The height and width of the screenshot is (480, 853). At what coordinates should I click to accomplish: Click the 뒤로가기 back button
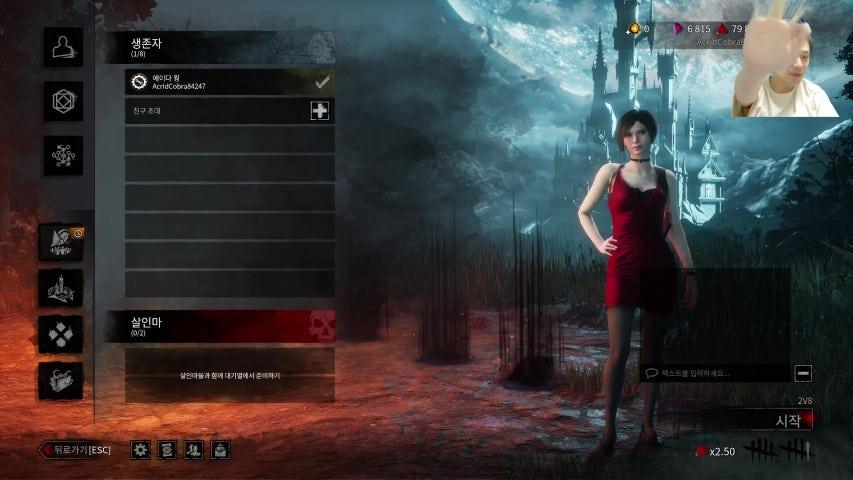pyautogui.click(x=75, y=450)
